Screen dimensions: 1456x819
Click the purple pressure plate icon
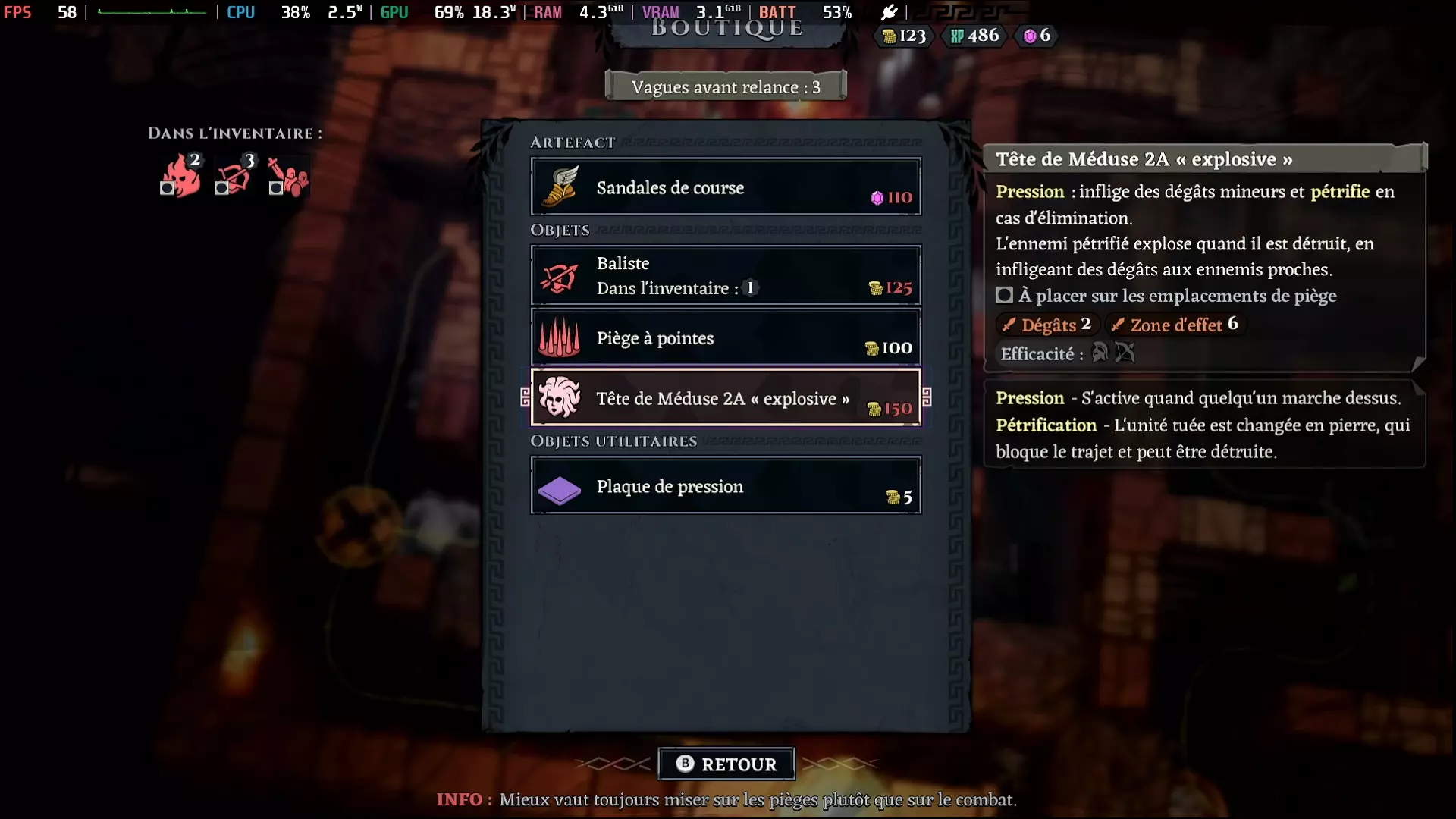[560, 489]
